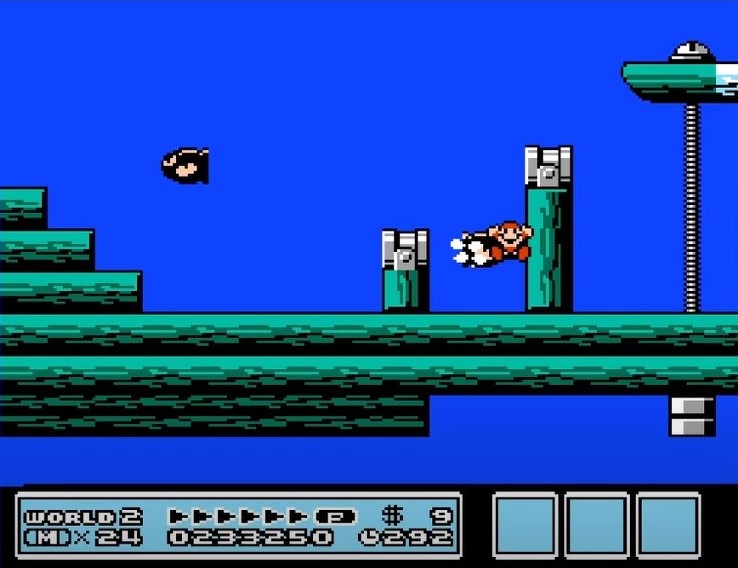Click the P badge on the power meter
Image resolution: width=738 pixels, height=568 pixels.
click(336, 517)
